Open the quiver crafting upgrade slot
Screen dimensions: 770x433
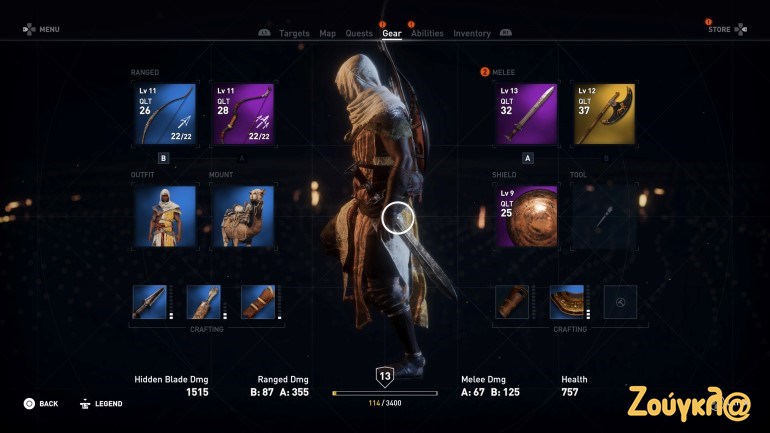(204, 302)
